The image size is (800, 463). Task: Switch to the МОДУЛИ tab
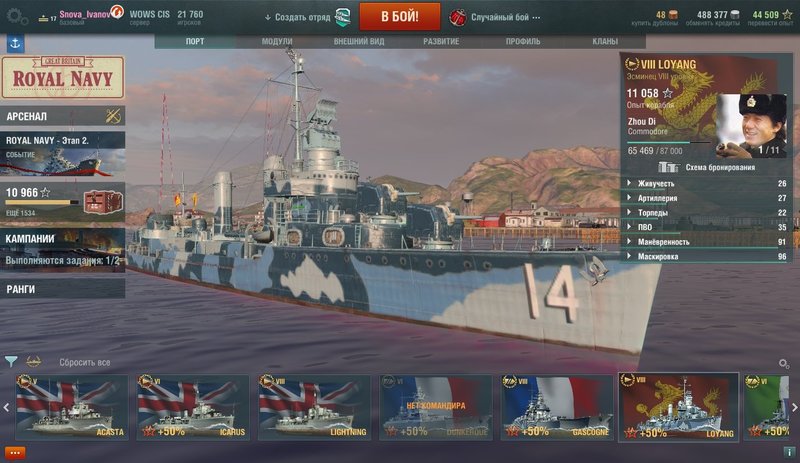click(x=277, y=42)
